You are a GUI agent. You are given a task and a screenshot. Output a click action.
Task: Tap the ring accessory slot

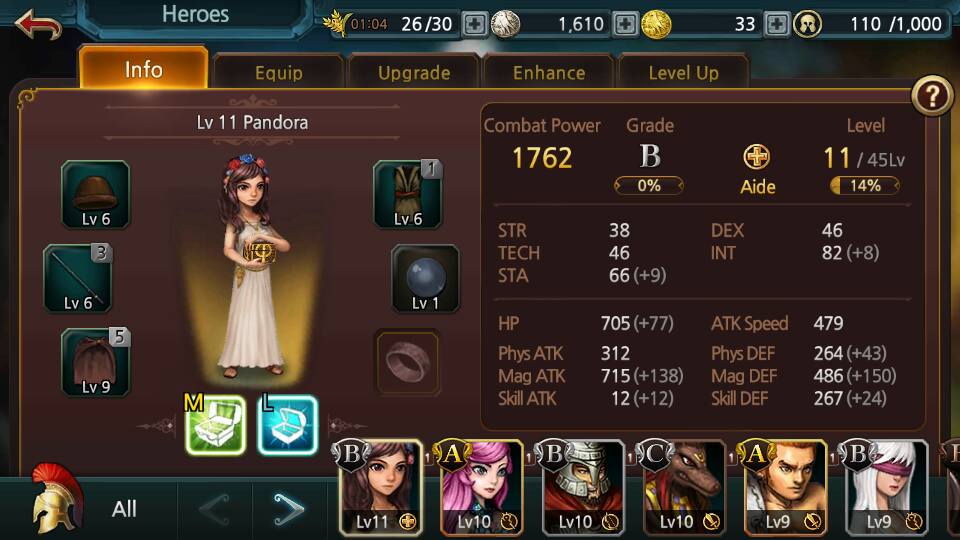click(x=407, y=361)
